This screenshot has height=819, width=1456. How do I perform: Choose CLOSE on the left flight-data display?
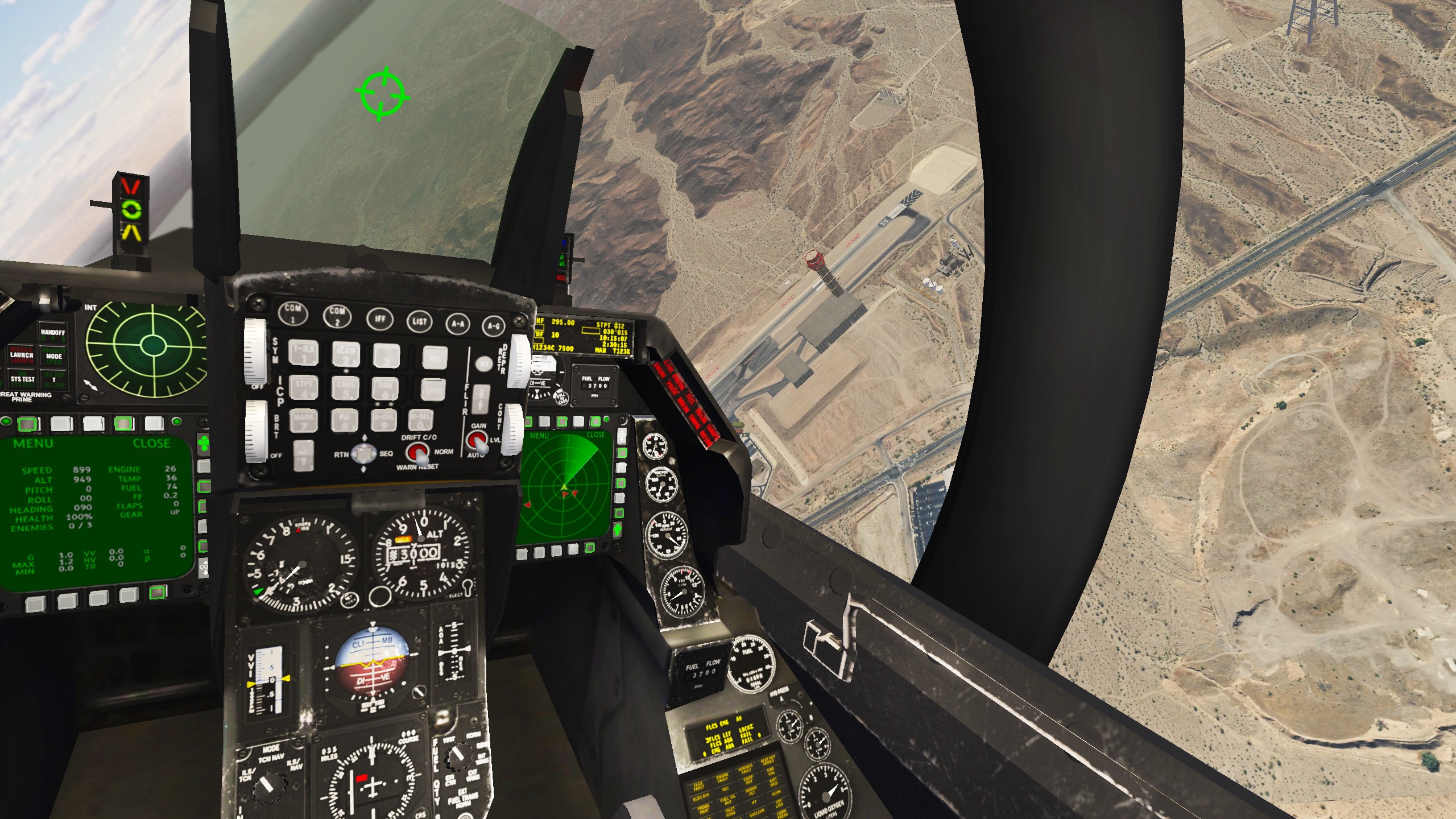pyautogui.click(x=151, y=443)
